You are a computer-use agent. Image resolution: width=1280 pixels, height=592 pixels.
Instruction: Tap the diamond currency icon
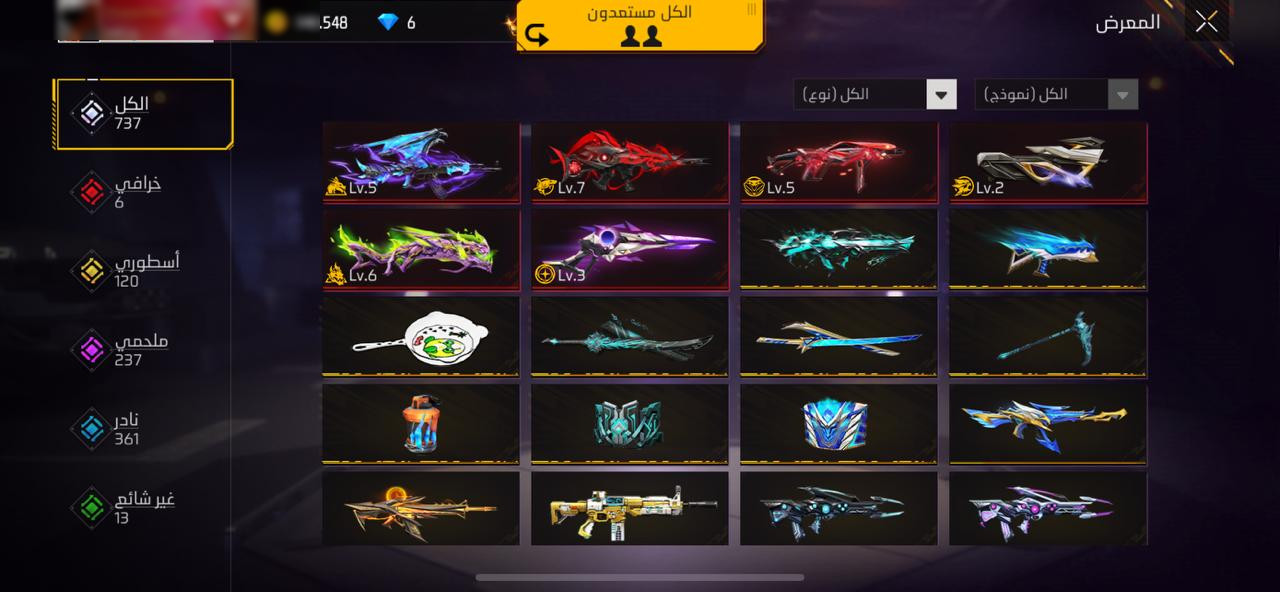click(x=388, y=22)
